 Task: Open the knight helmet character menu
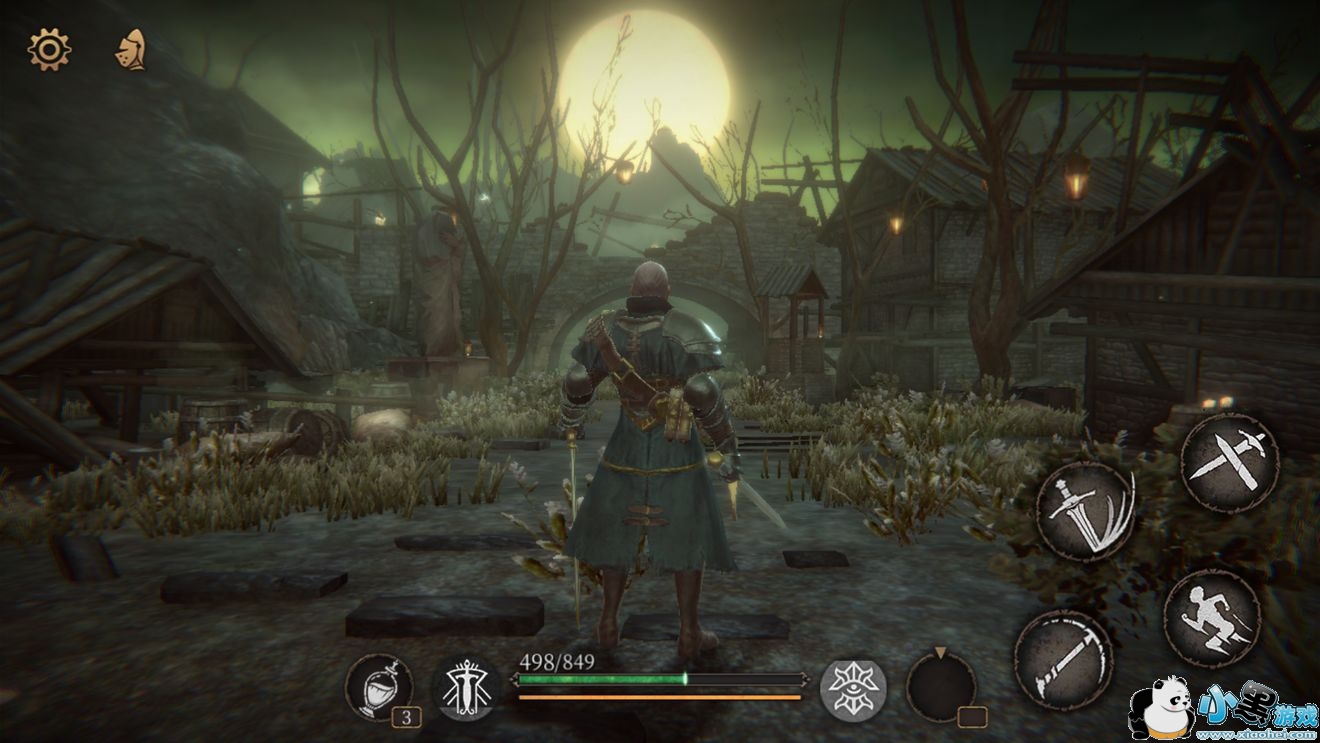(130, 49)
